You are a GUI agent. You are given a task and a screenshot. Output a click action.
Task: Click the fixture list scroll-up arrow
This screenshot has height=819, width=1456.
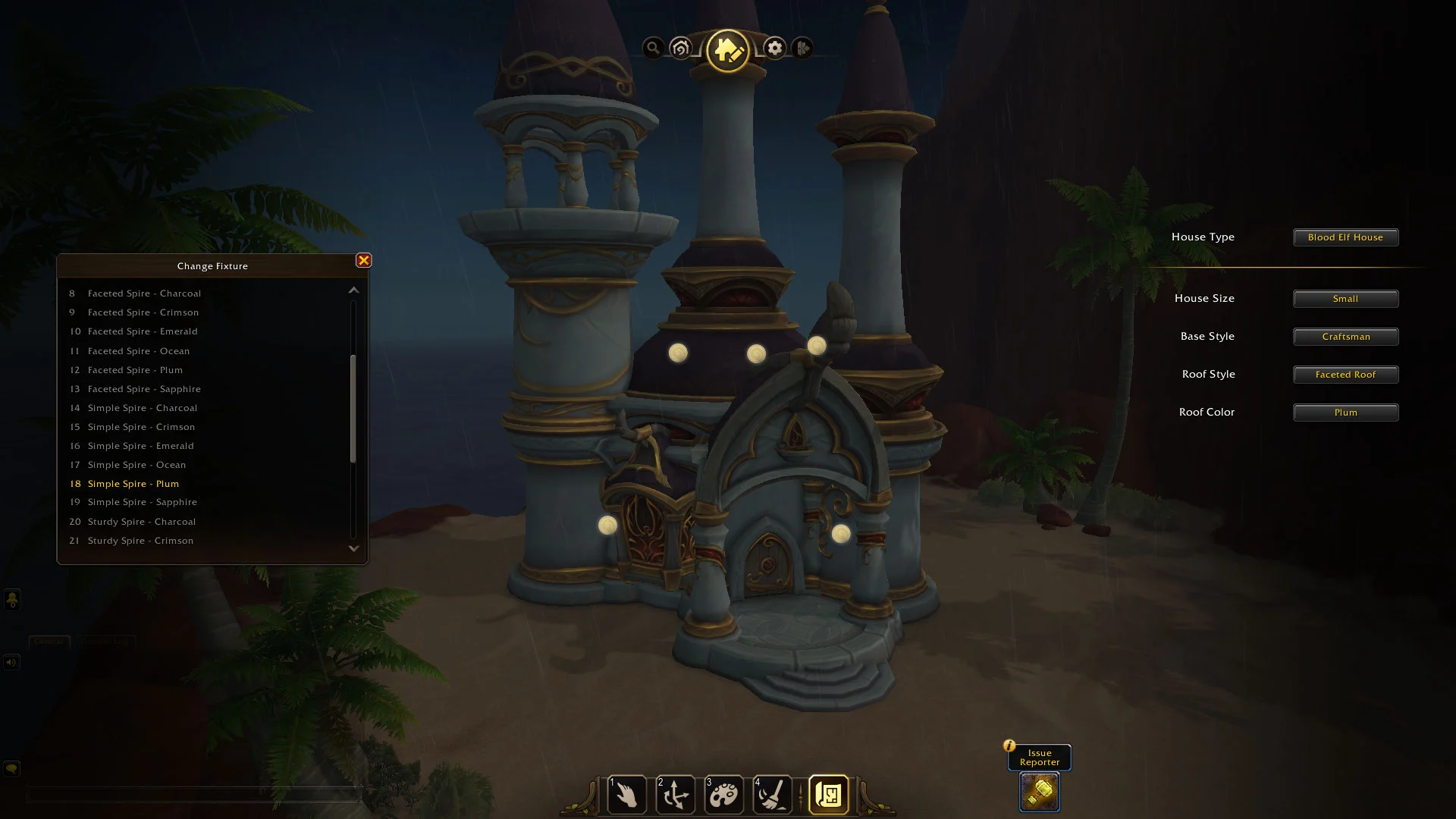coord(353,290)
